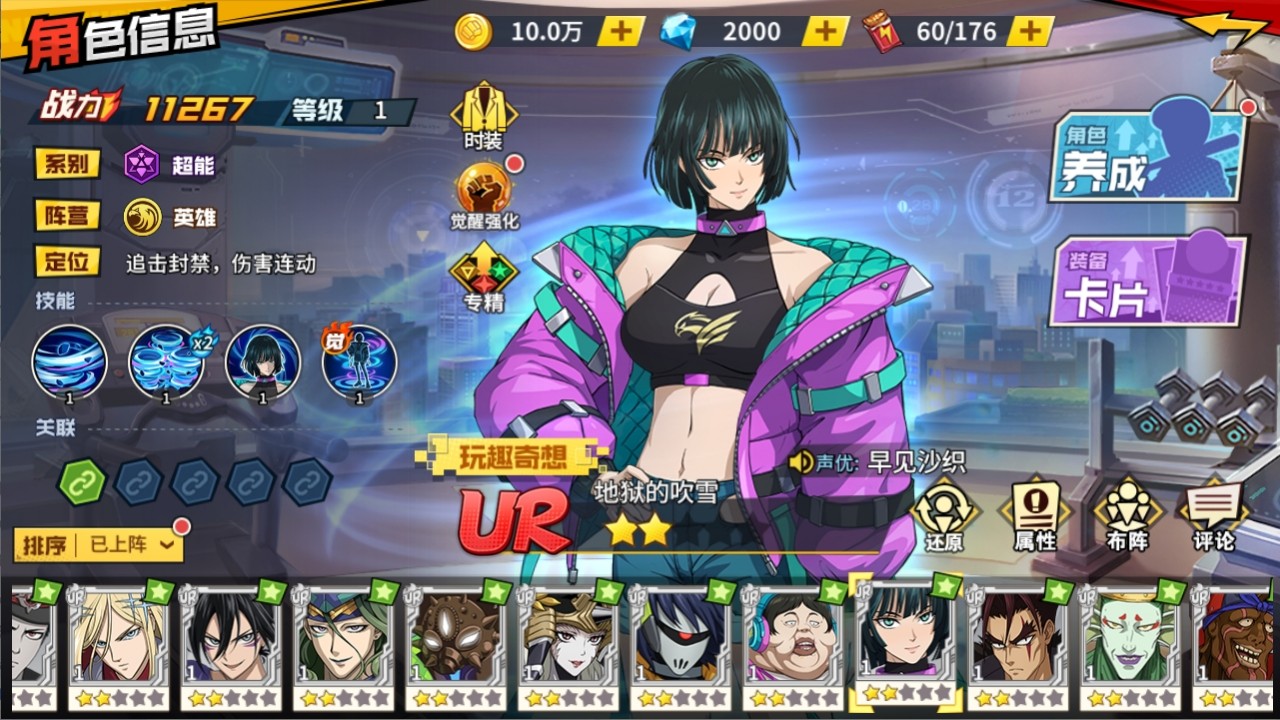
Task: Tap the plus button beside 2000 diamonds
Action: (x=825, y=32)
